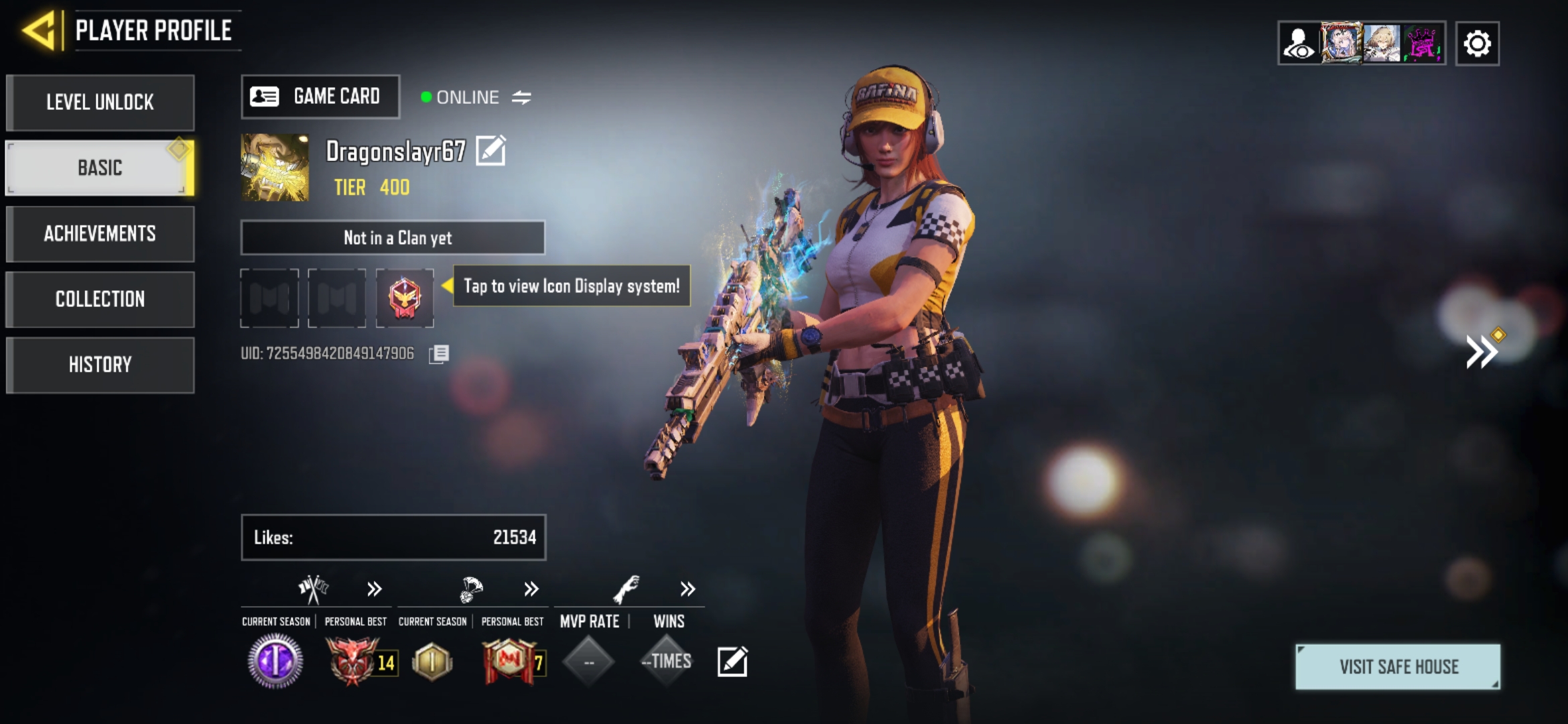Visit Safe House
The height and width of the screenshot is (724, 1568).
(1398, 667)
